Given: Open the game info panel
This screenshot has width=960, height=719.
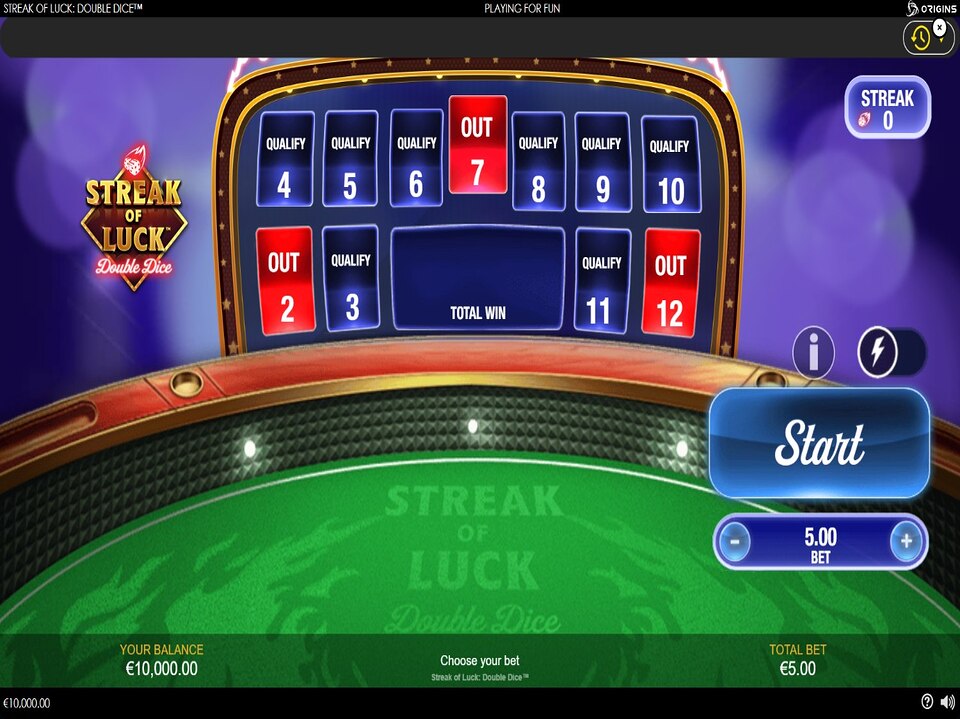Looking at the screenshot, I should point(813,352).
